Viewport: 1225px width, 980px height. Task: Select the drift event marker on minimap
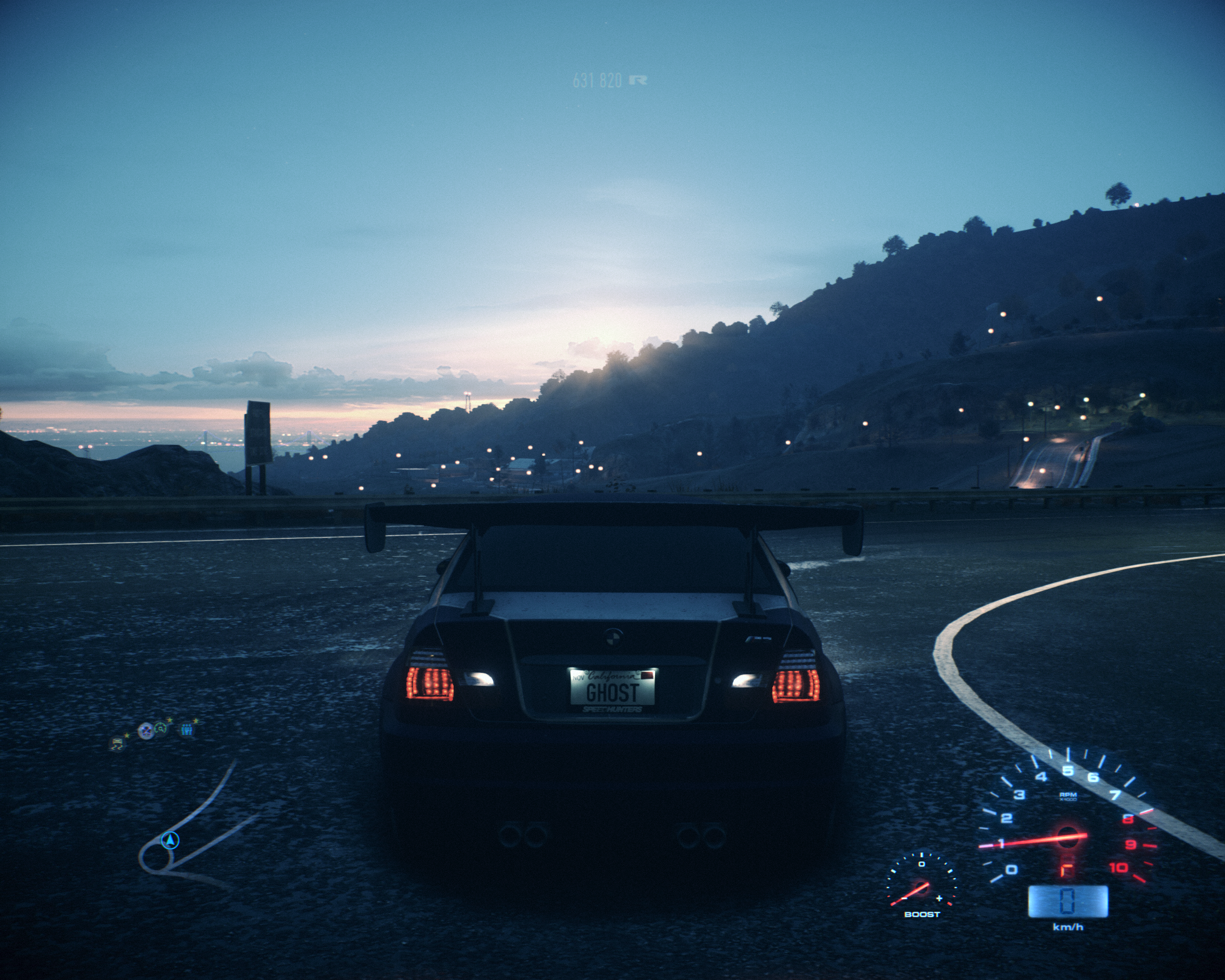click(x=117, y=743)
